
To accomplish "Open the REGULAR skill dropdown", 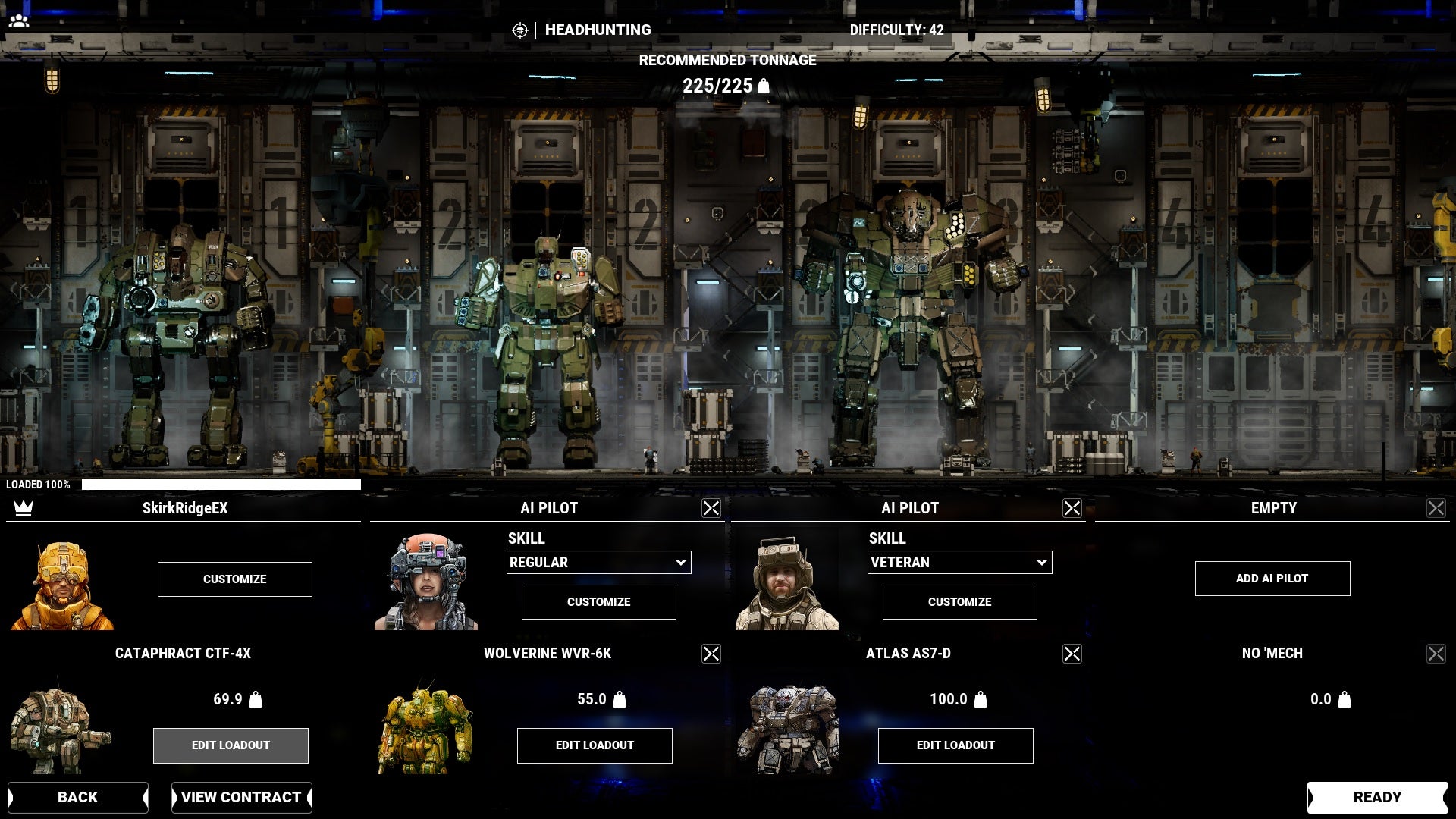I will coord(598,563).
